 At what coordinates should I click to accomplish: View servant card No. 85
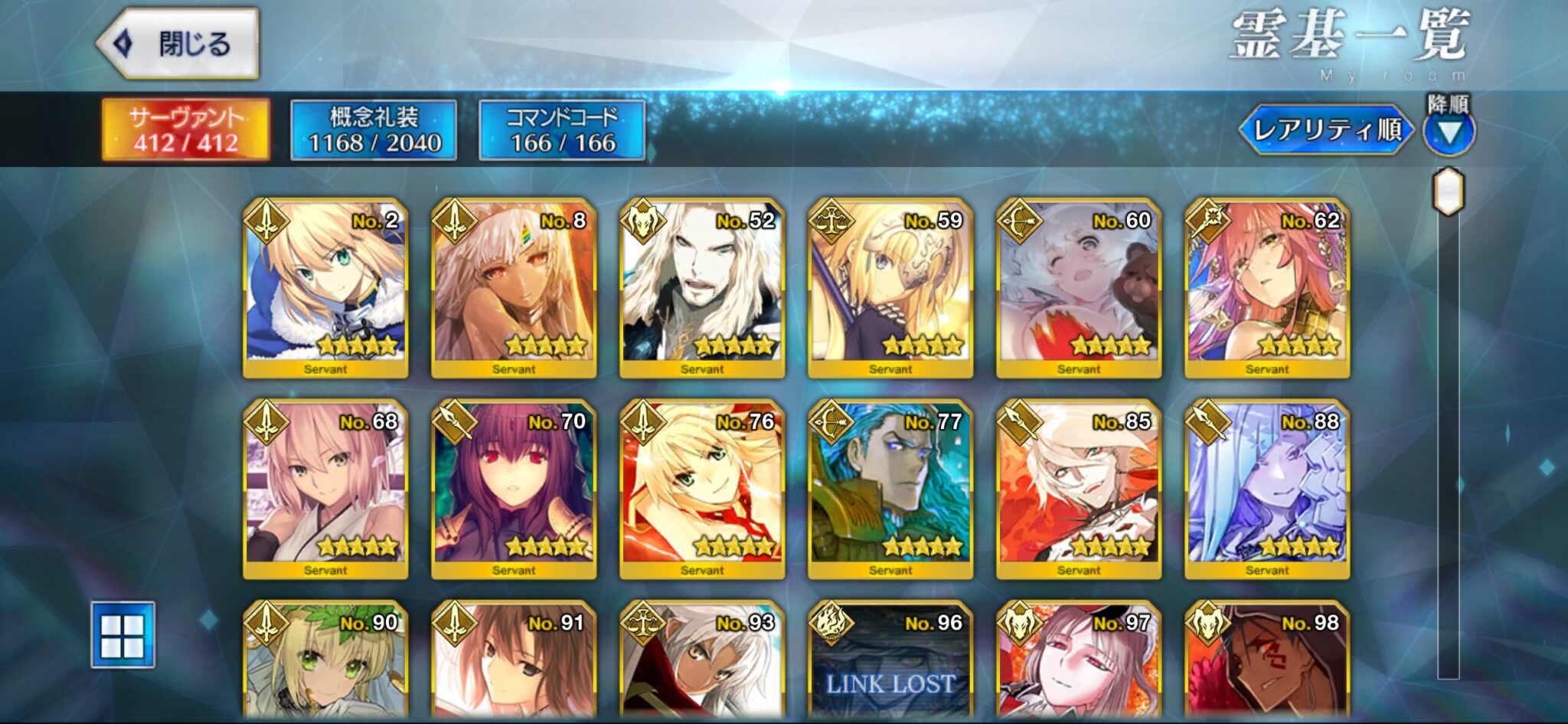(1079, 489)
